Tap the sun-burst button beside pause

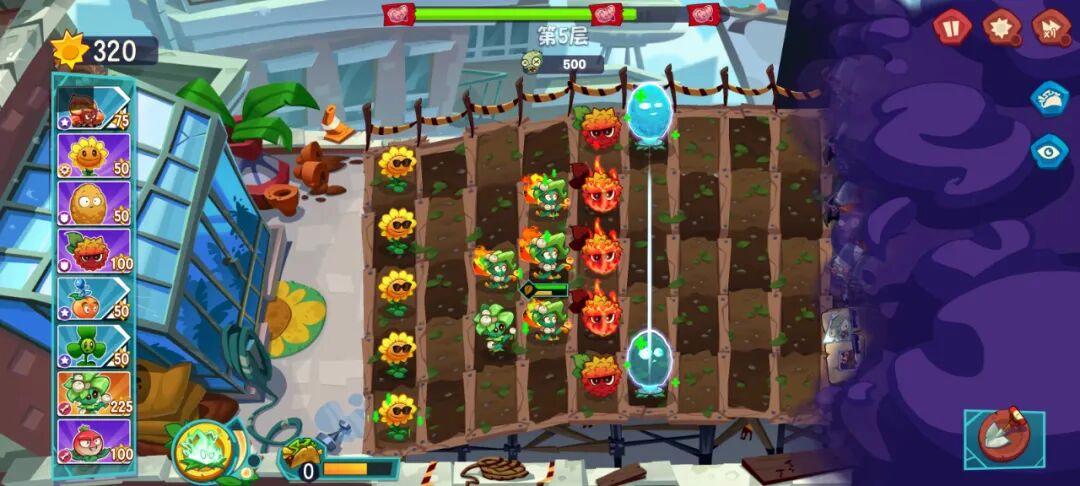[x=1002, y=27]
